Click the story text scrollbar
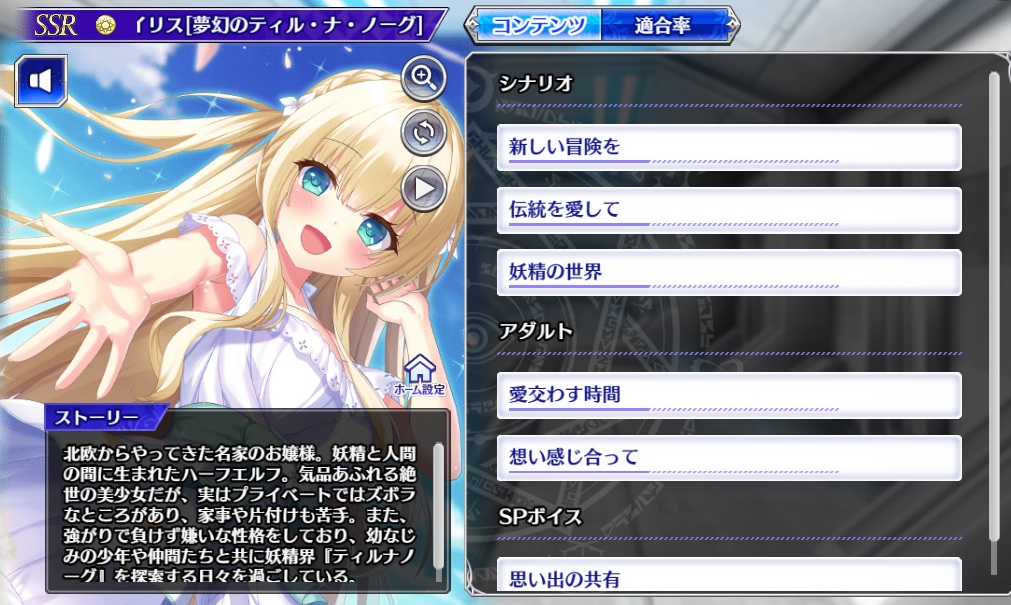Screen dimensions: 1011x605 [438, 510]
